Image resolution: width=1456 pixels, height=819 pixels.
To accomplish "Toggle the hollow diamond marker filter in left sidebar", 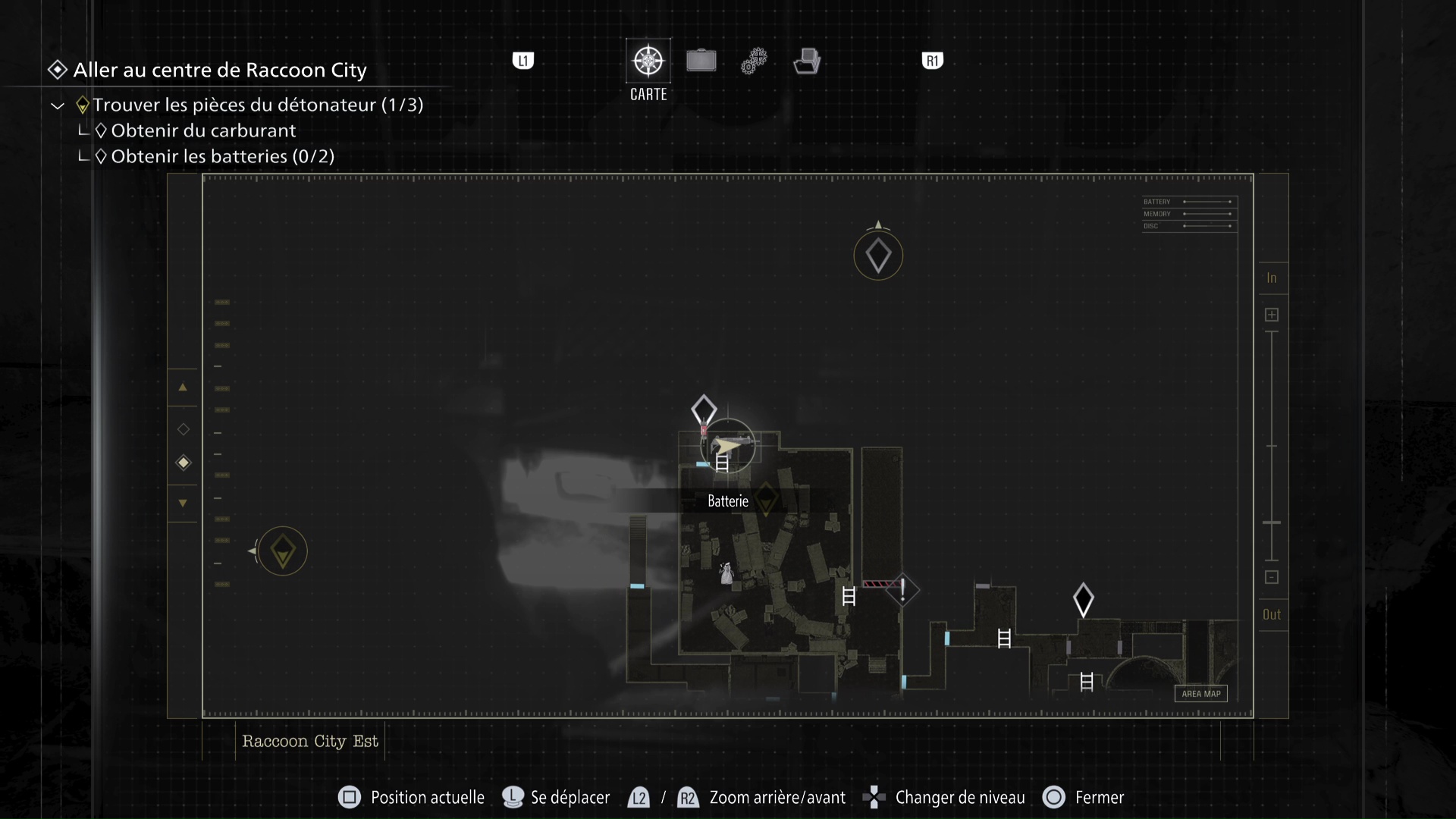I will point(183,428).
